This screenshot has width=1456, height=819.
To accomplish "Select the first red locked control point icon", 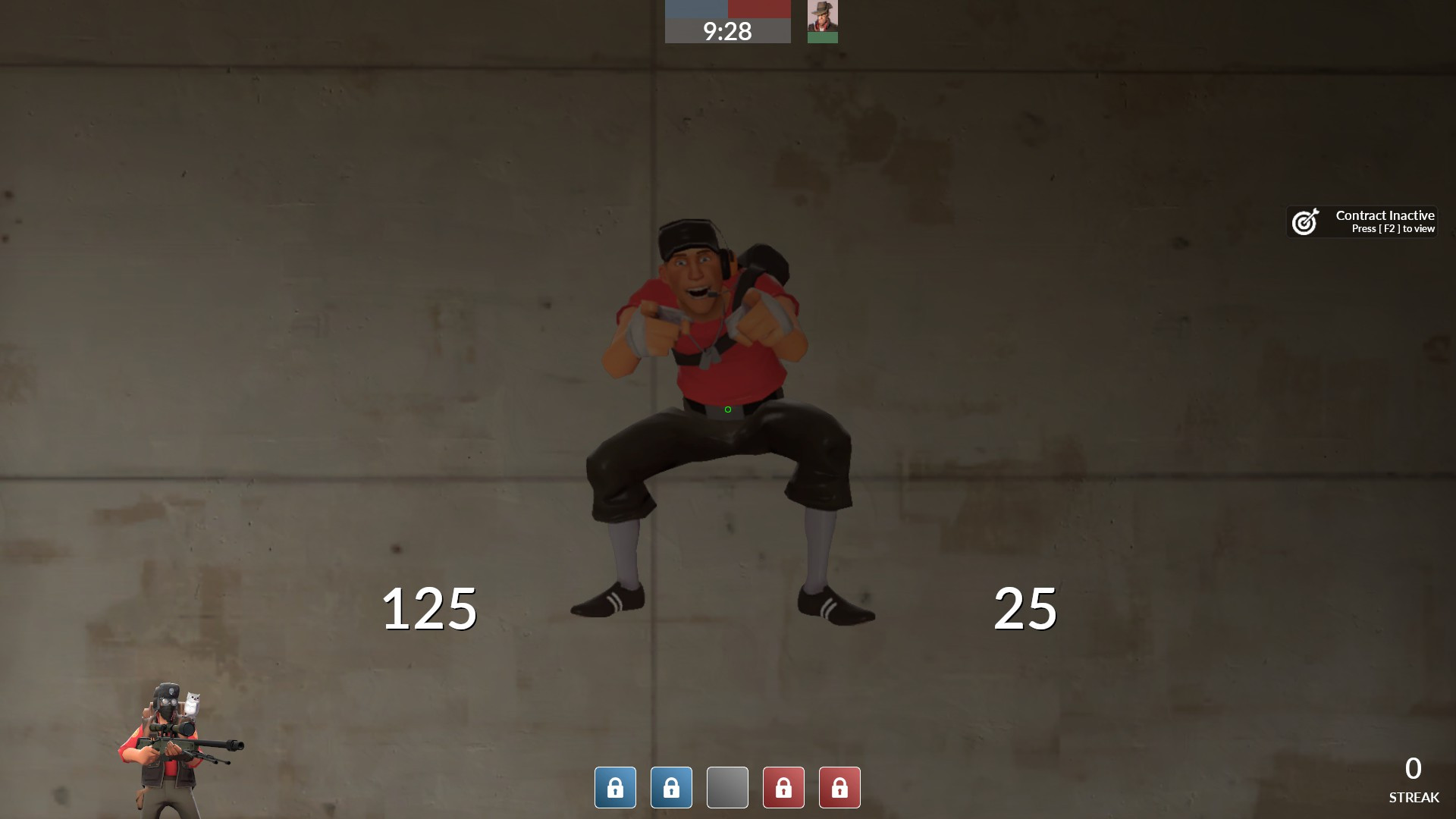I will (x=783, y=787).
